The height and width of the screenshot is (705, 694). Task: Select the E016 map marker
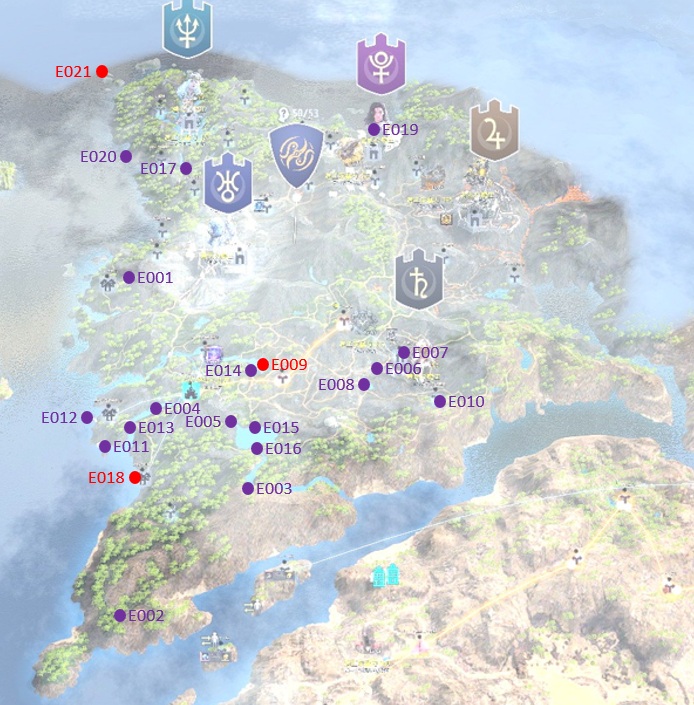257,448
